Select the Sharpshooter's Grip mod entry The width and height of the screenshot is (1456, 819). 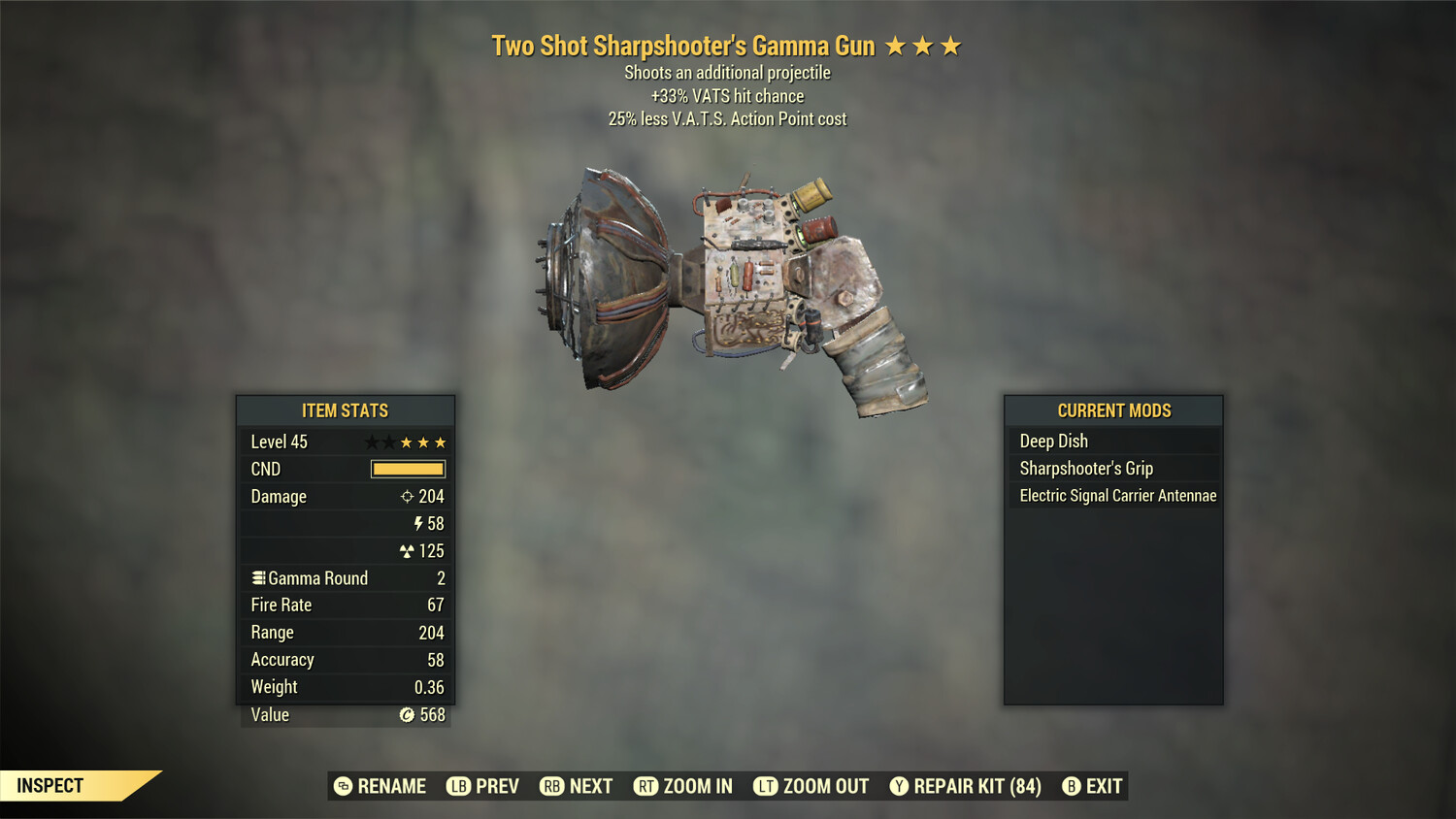tap(1113, 468)
